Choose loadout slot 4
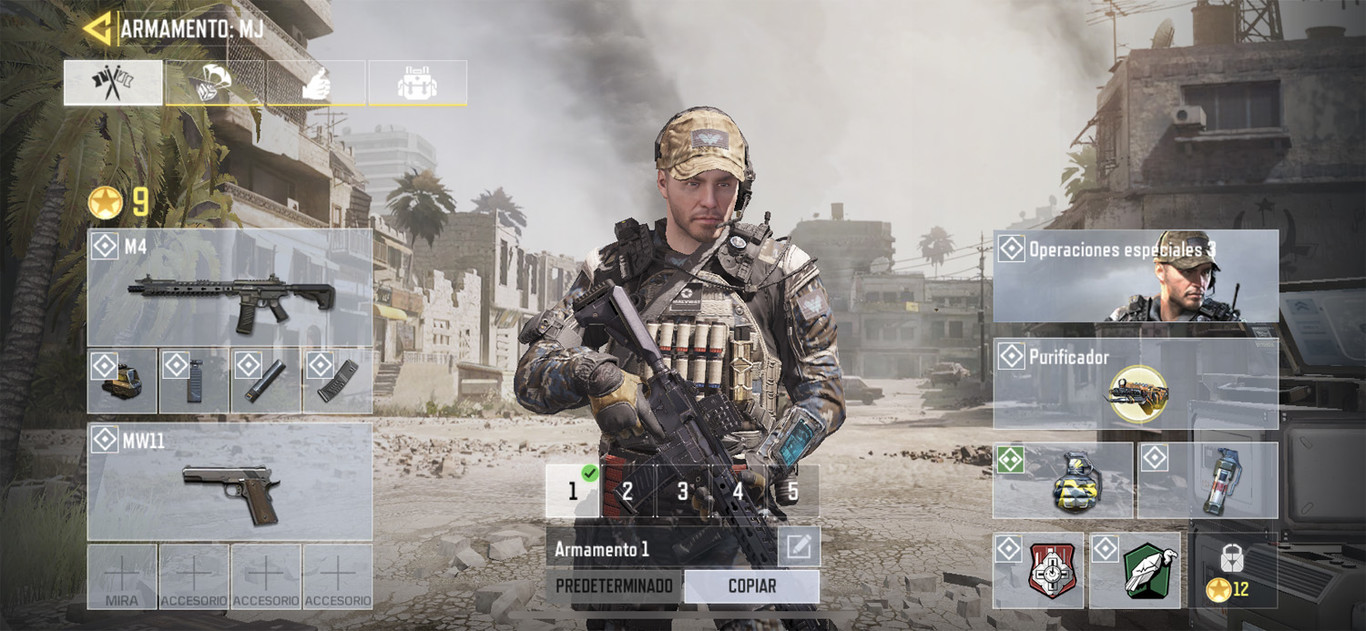1366x631 pixels. [x=737, y=491]
